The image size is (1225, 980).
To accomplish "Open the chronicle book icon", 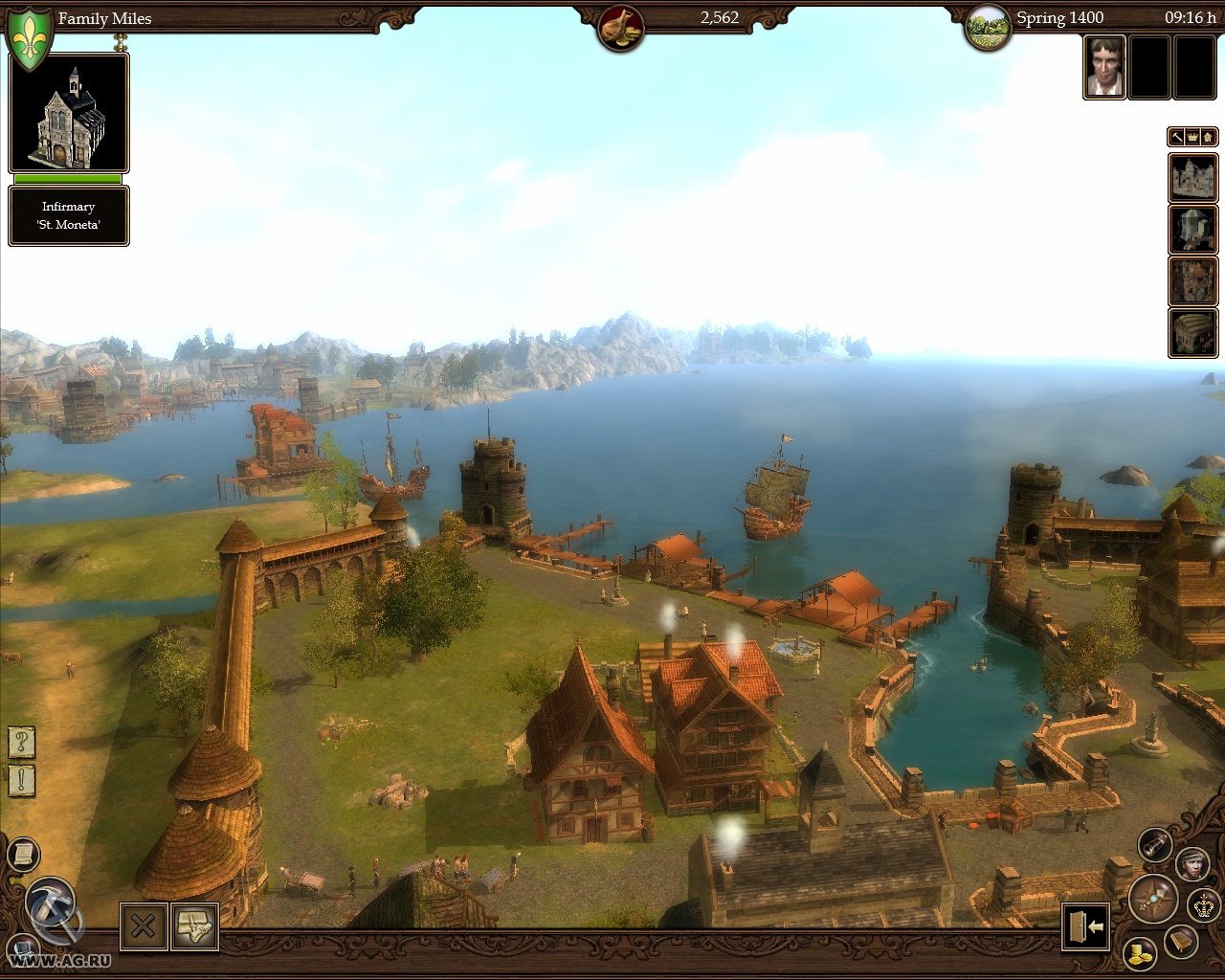I will click(1182, 942).
